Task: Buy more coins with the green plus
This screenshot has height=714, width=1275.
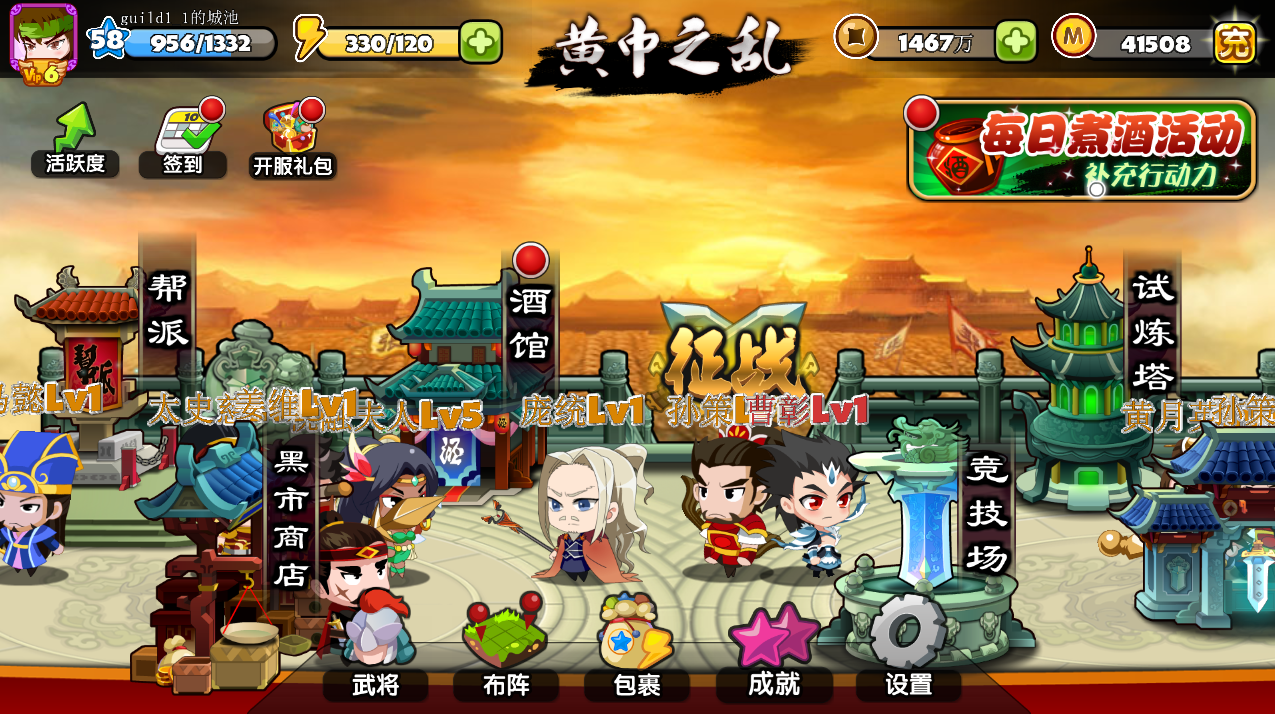Action: coord(1015,41)
